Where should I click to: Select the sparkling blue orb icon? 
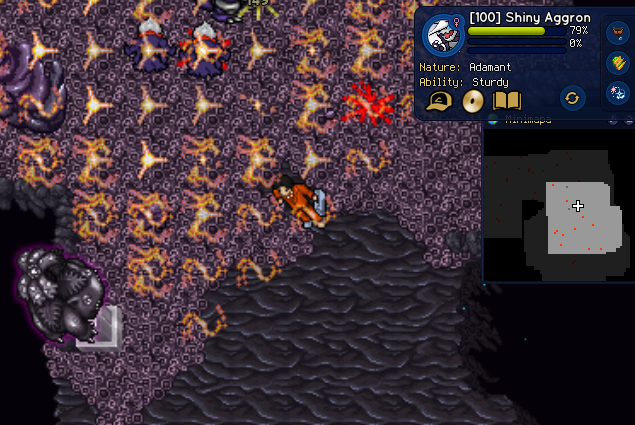pyautogui.click(x=617, y=93)
